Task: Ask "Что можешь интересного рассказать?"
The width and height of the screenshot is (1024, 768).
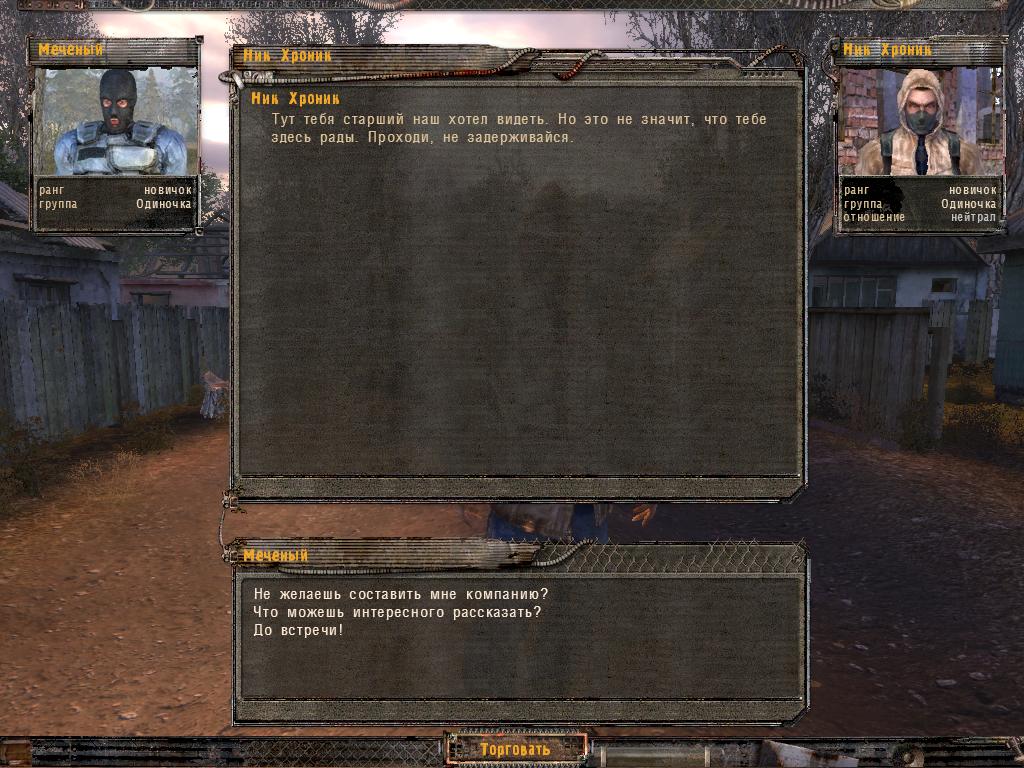Action: point(397,612)
